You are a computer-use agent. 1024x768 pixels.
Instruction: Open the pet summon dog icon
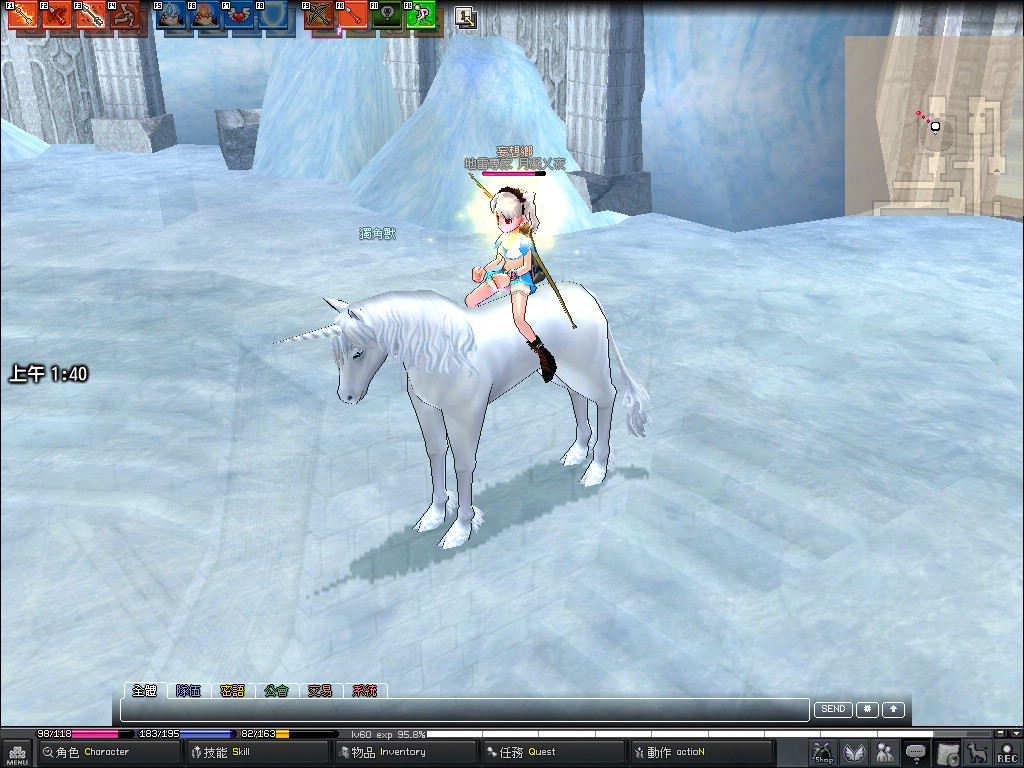pos(977,753)
